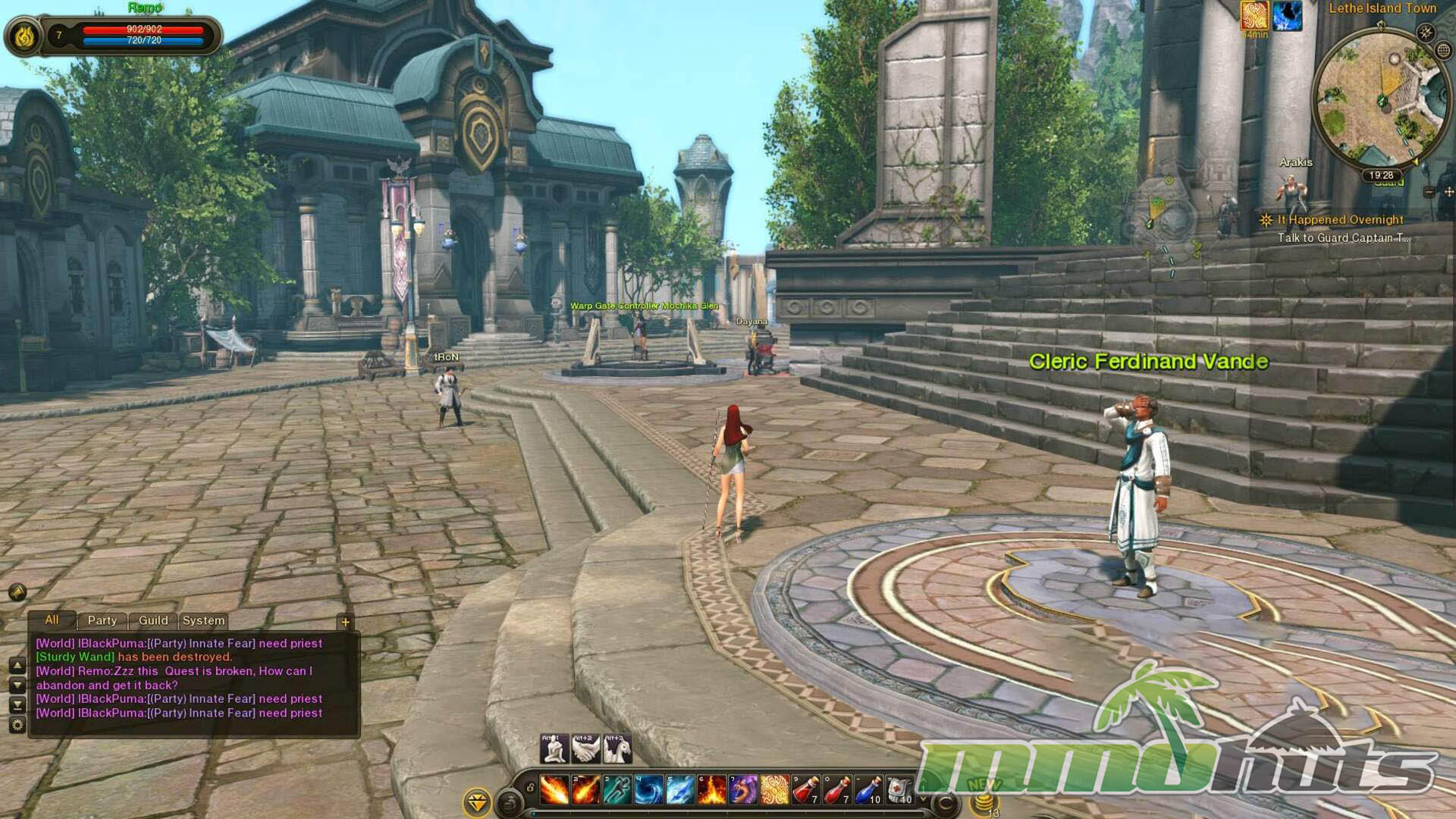The image size is (1456, 819).
Task: Add a new chat tab with plus button
Action: click(345, 622)
